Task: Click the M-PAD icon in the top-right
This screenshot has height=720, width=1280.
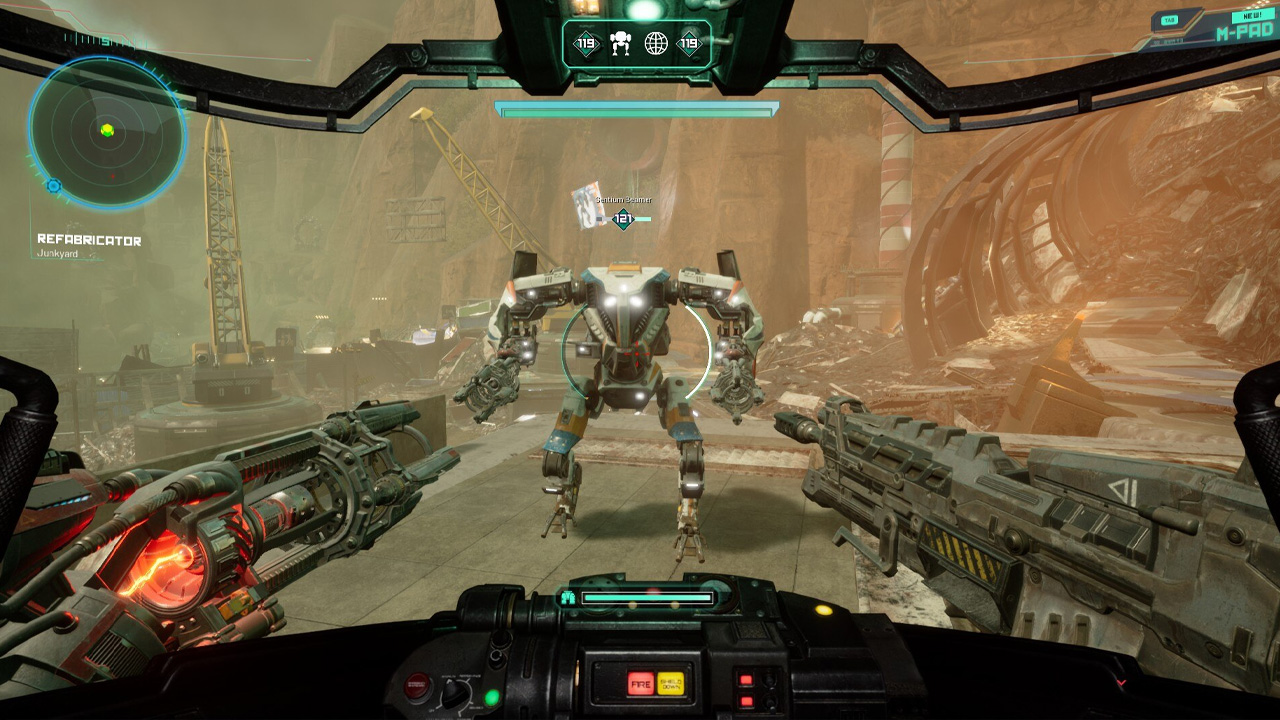Action: coord(1245,32)
